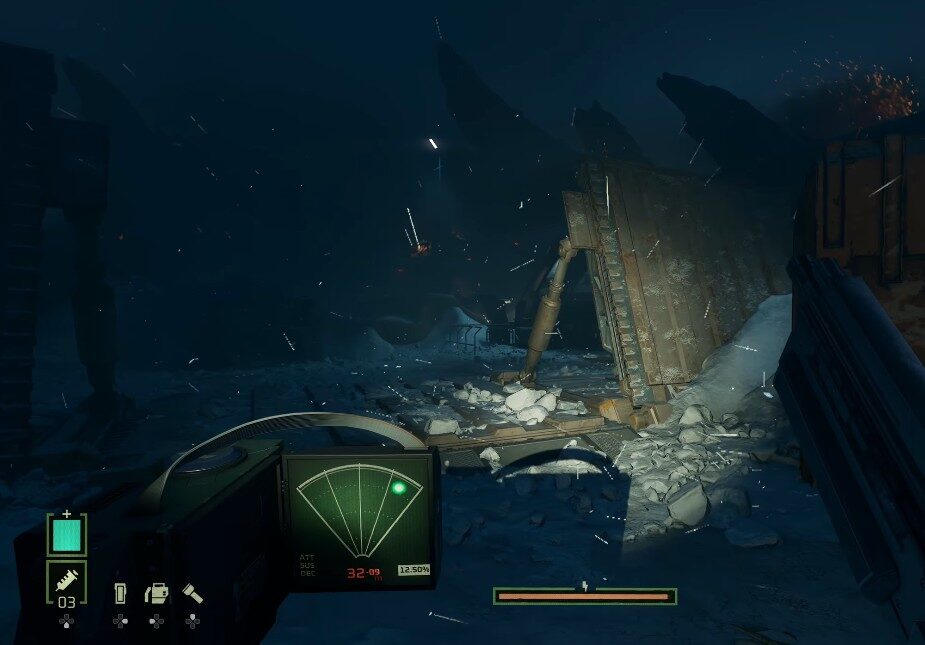
Task: Choose the handheld device tool icon
Action: (120, 594)
